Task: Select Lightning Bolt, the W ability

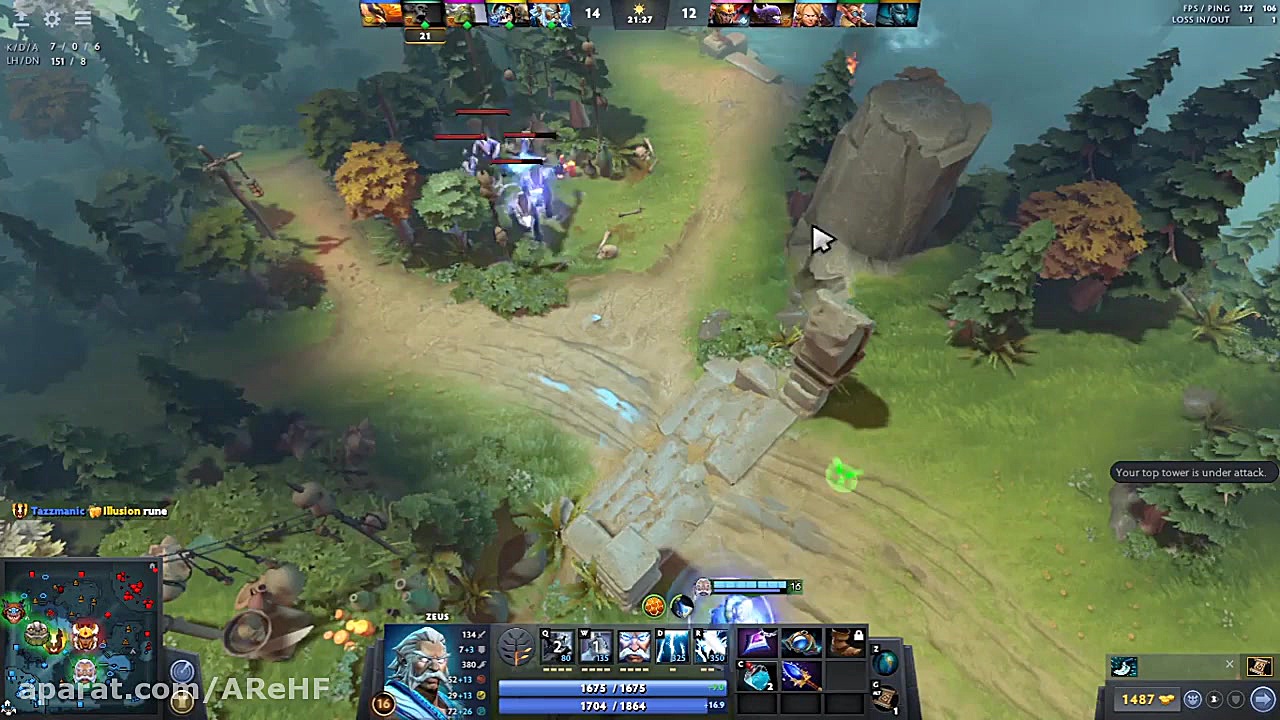Action: click(x=596, y=647)
